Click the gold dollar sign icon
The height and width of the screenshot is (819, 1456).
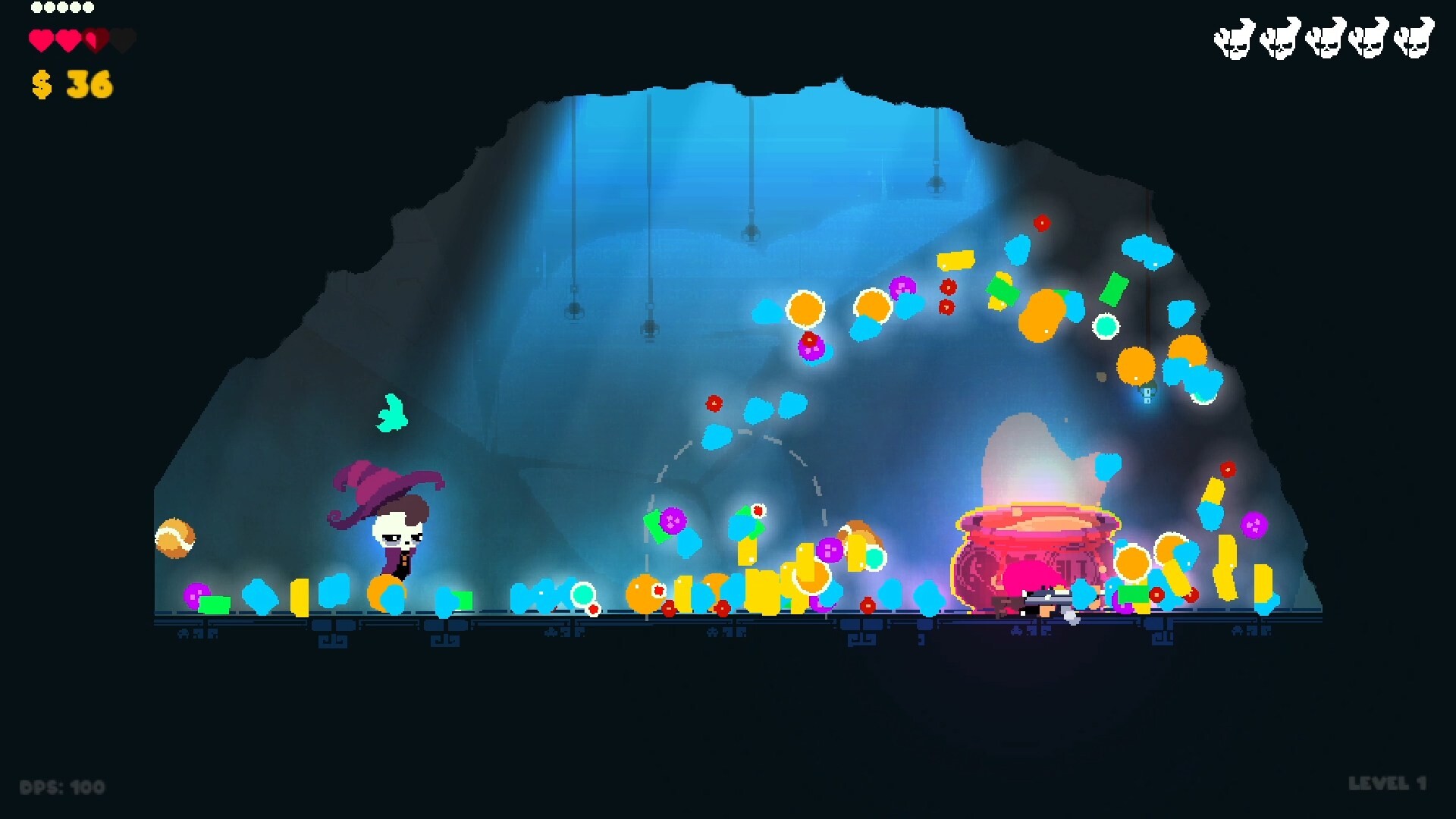[x=43, y=85]
